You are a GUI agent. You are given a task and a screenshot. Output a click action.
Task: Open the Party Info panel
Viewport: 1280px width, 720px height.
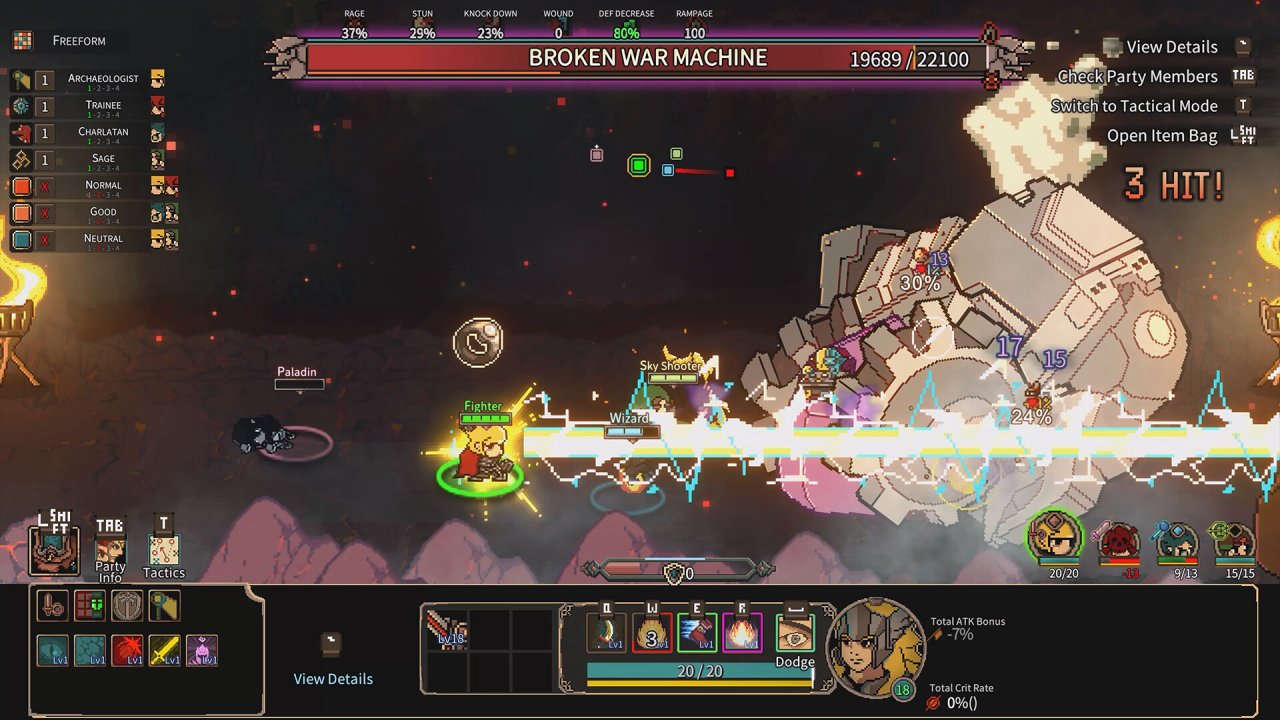click(x=110, y=550)
